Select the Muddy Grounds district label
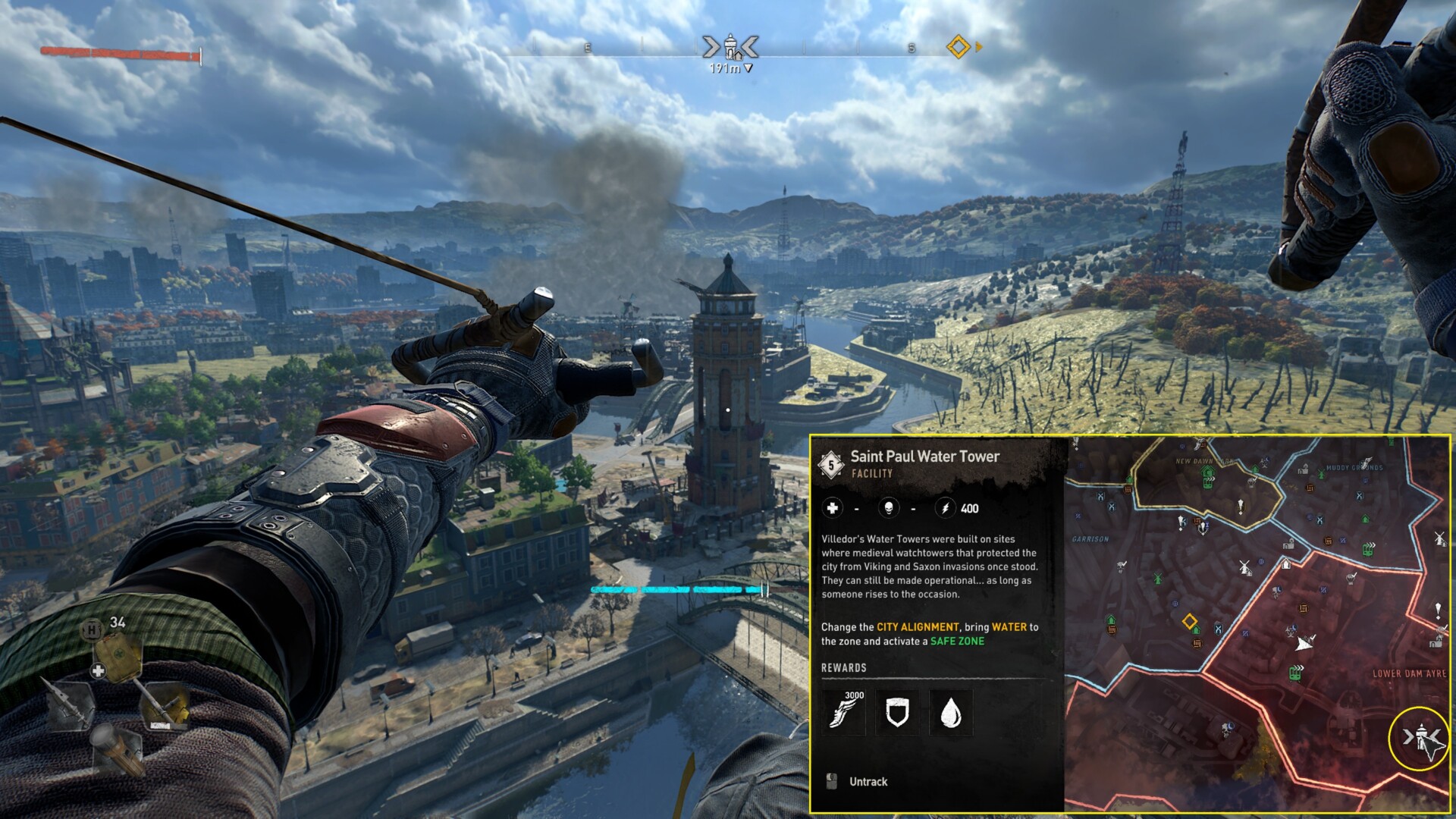The image size is (1456, 819). click(1354, 468)
